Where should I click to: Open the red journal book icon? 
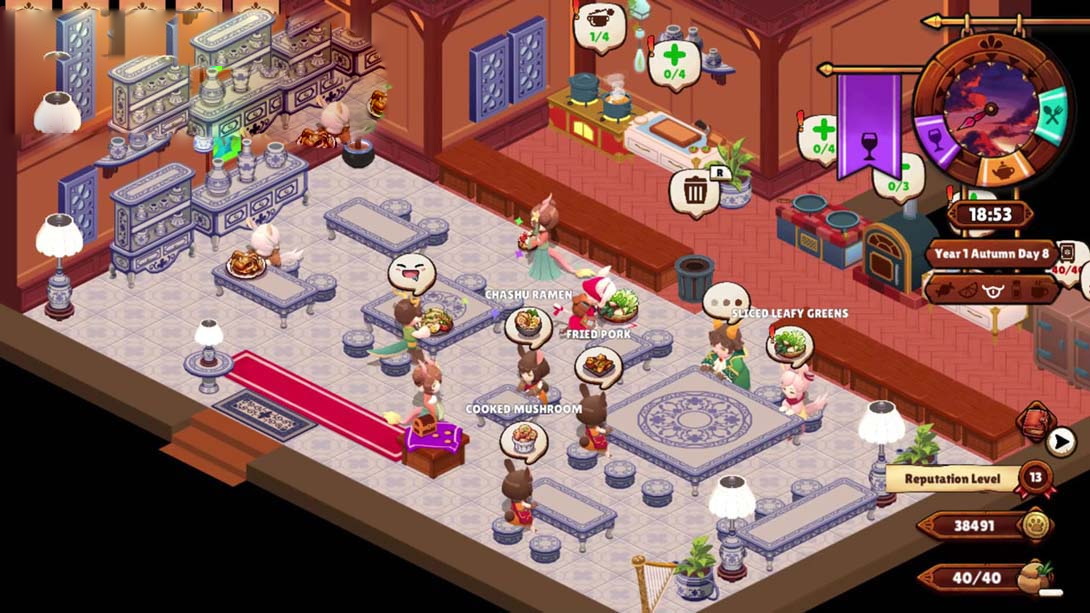(x=1035, y=421)
